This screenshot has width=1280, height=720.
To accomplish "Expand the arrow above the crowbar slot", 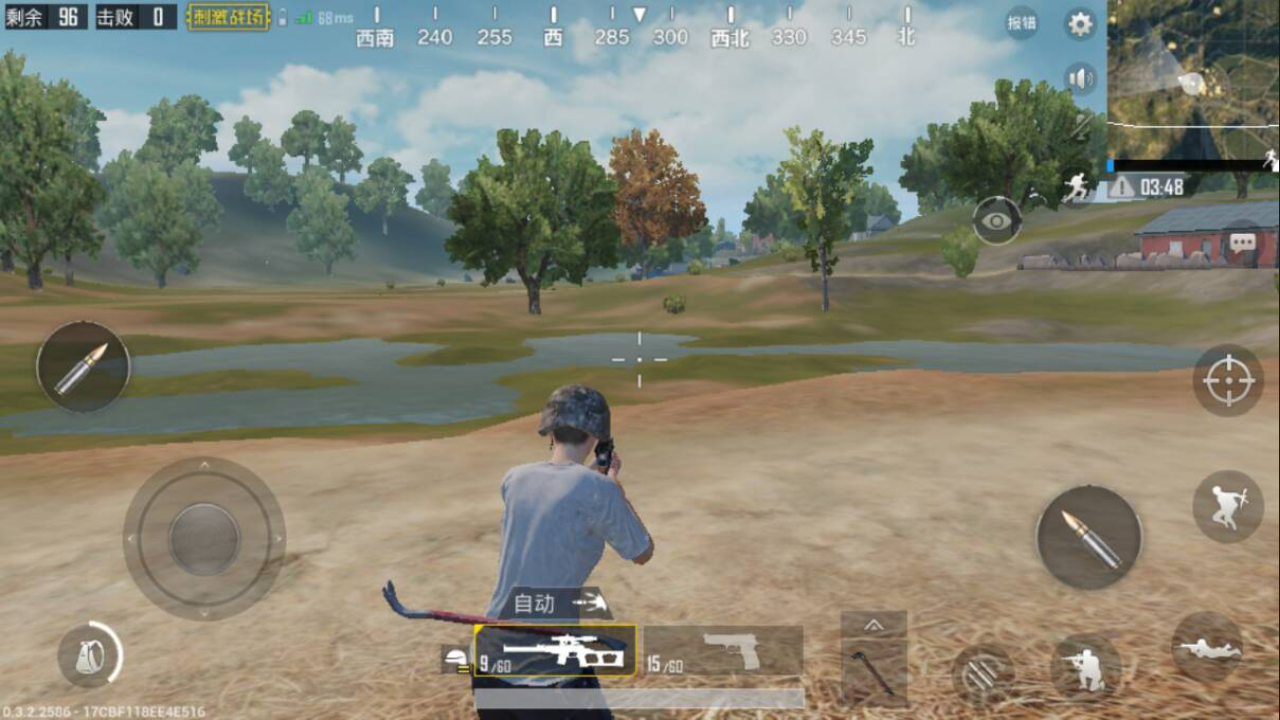I will (x=873, y=625).
